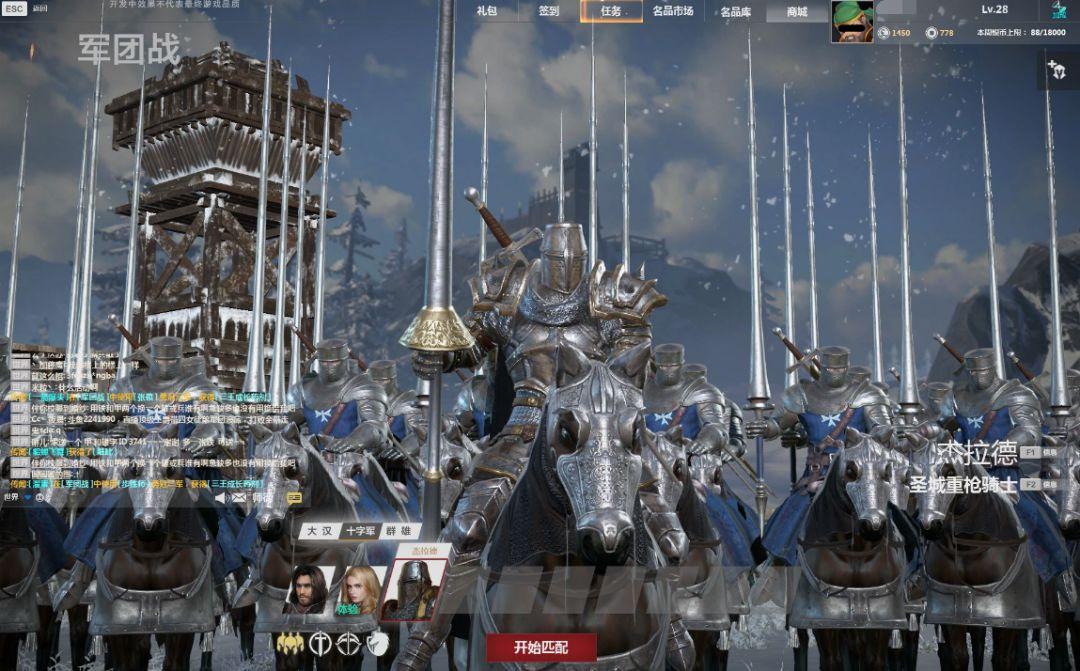
Task: Open the 商城 shop
Action: (797, 12)
